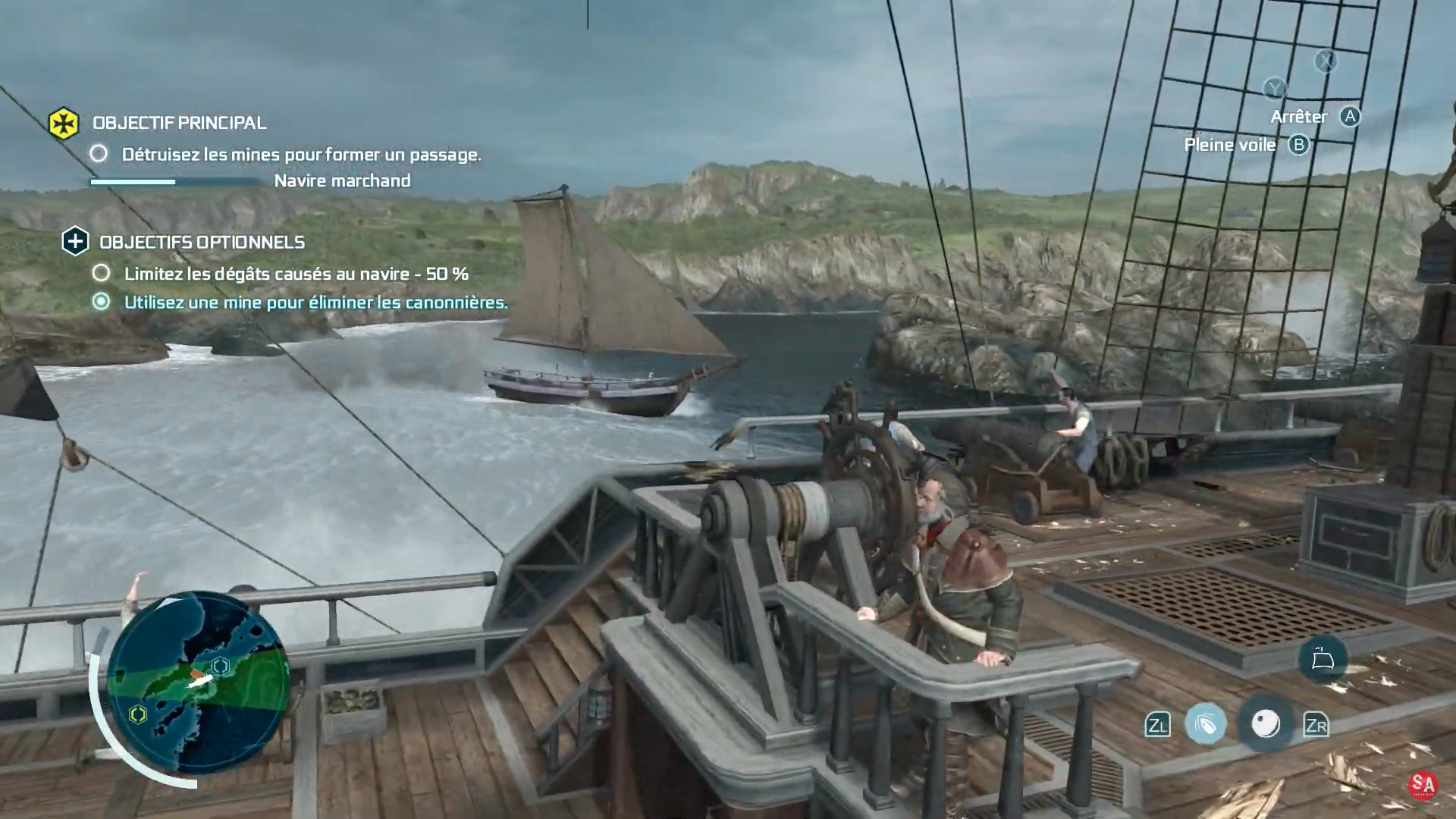The image size is (1456, 819).
Task: Activate the round cannonball shot icon
Action: click(1265, 724)
